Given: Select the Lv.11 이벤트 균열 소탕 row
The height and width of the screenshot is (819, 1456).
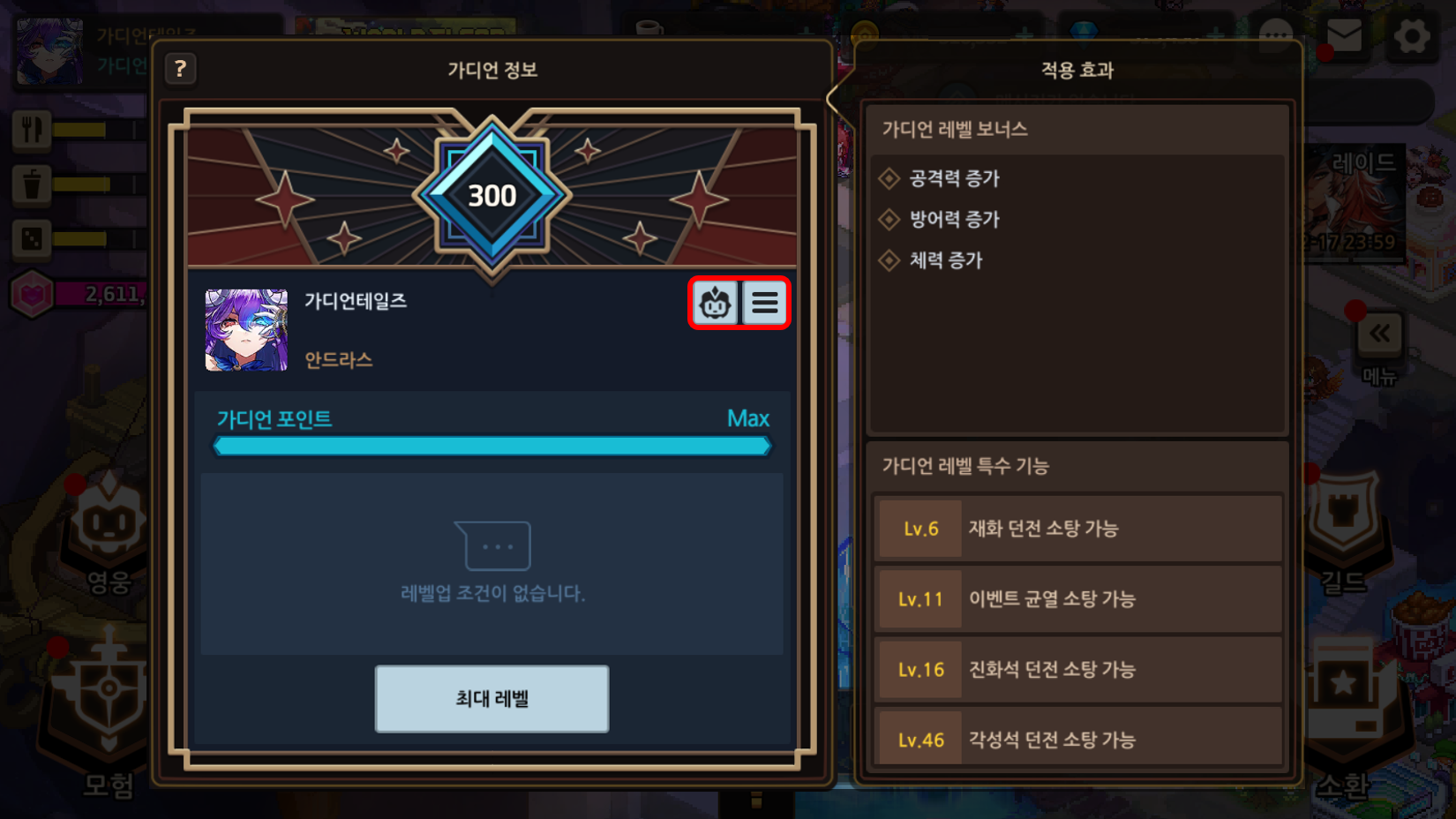Looking at the screenshot, I should [1077, 599].
